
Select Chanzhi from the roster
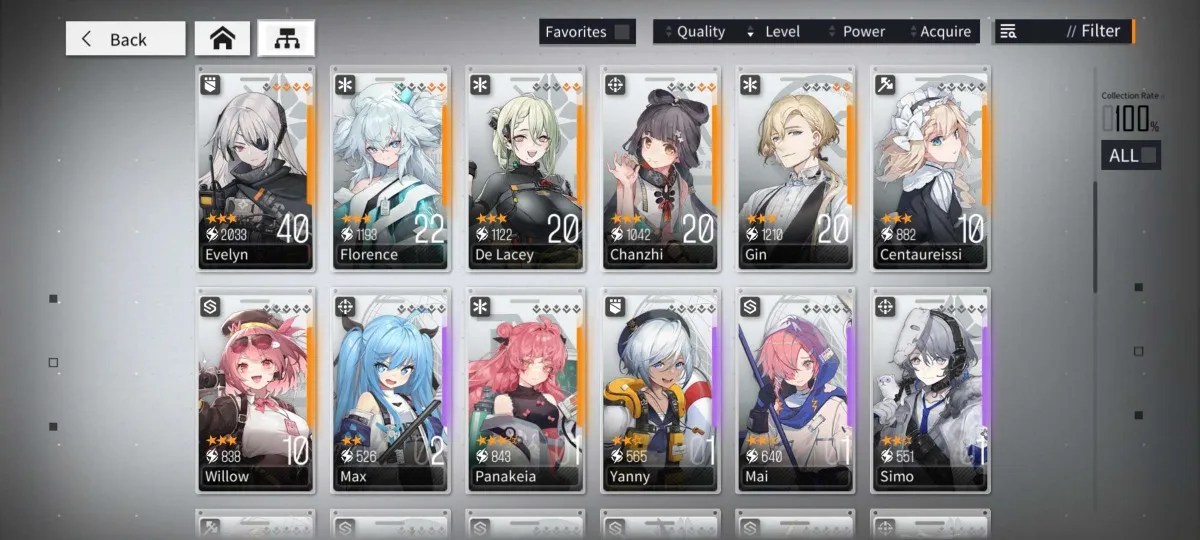tap(660, 168)
